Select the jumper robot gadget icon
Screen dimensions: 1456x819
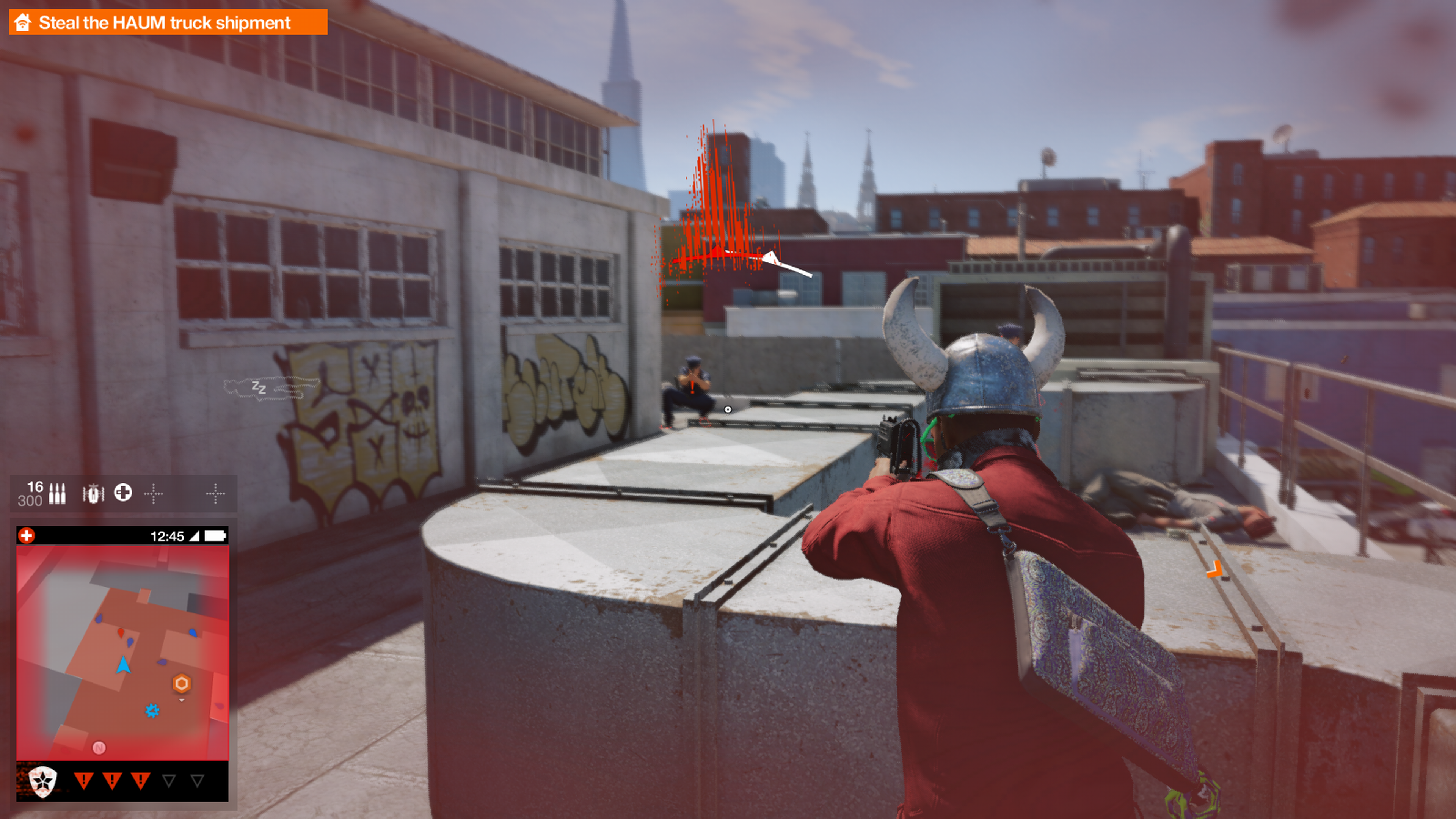point(93,493)
